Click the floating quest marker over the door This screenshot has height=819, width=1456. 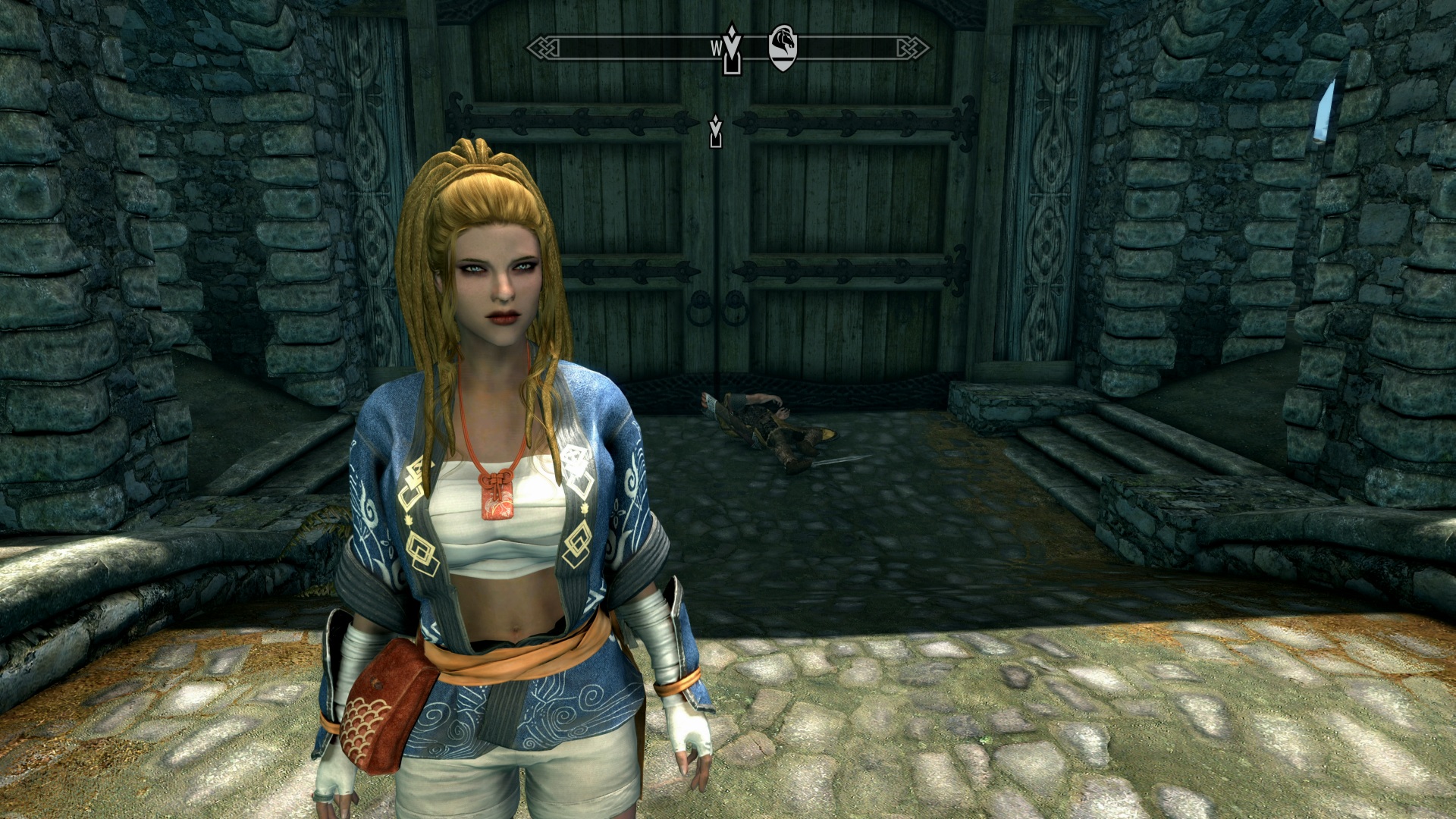(715, 132)
